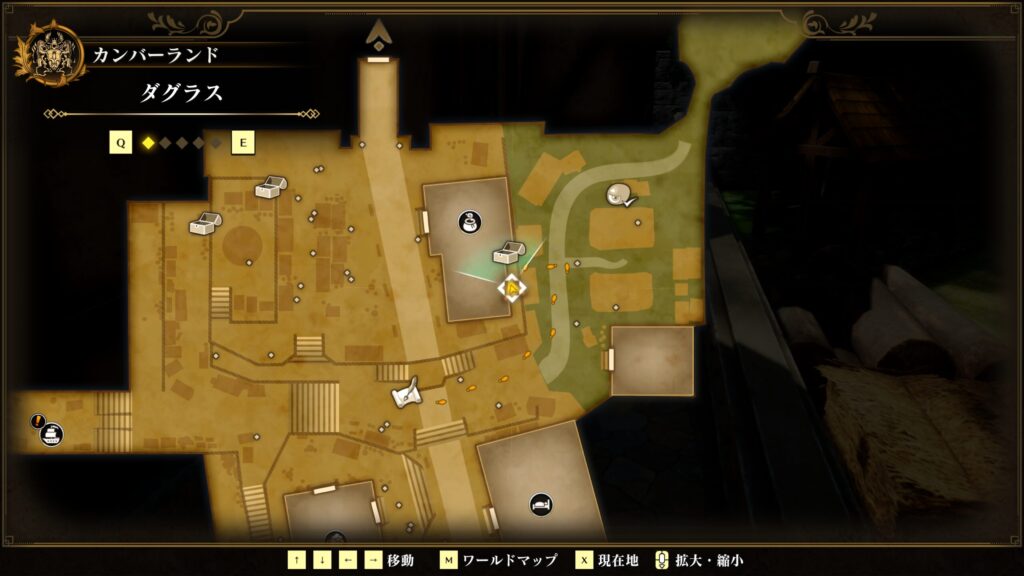Image resolution: width=1024 pixels, height=576 pixels.
Task: Select the treasure chest beside player marker
Action: tap(507, 253)
